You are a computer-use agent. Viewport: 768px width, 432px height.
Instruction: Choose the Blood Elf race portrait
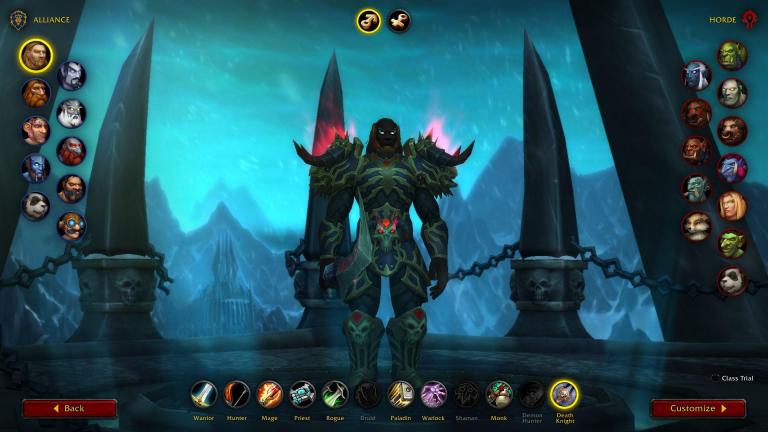732,206
